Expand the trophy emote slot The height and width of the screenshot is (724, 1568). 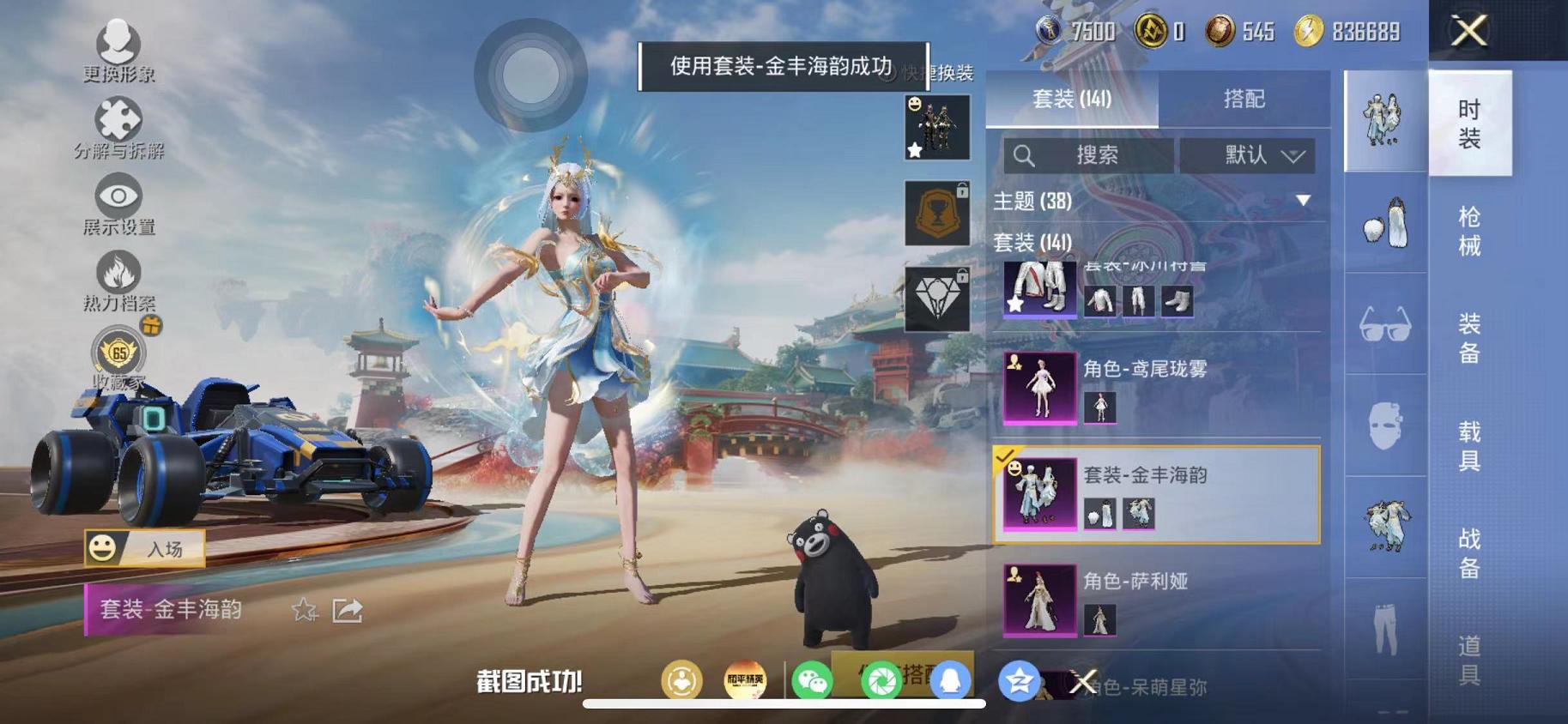click(936, 213)
